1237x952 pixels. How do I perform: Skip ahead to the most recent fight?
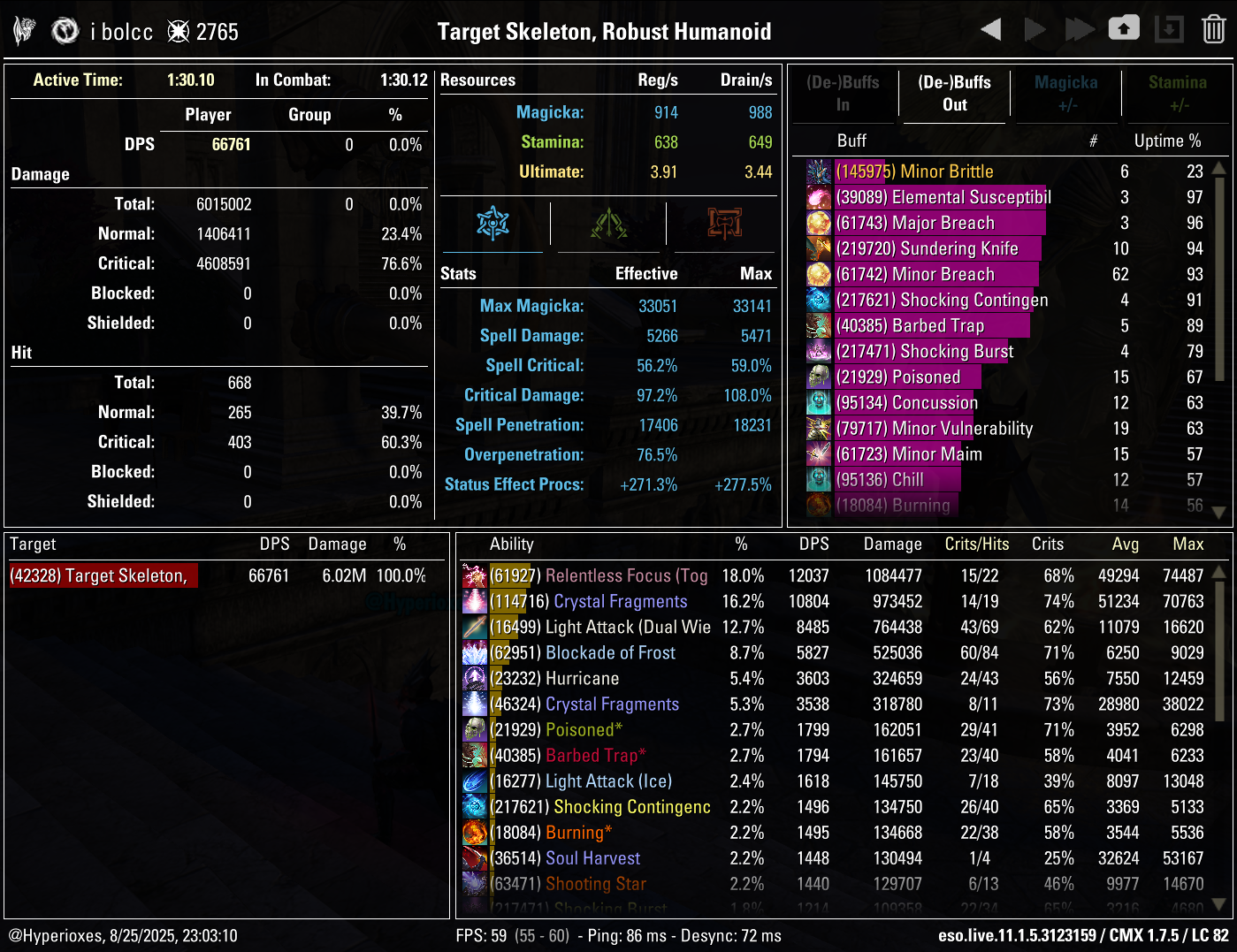(x=1080, y=28)
